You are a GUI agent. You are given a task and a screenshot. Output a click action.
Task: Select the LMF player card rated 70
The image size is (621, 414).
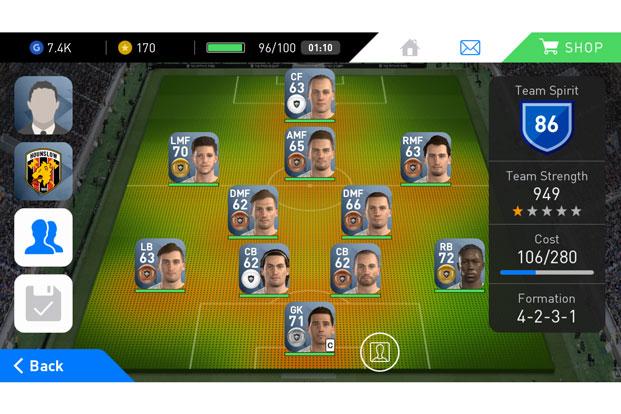tap(194, 158)
